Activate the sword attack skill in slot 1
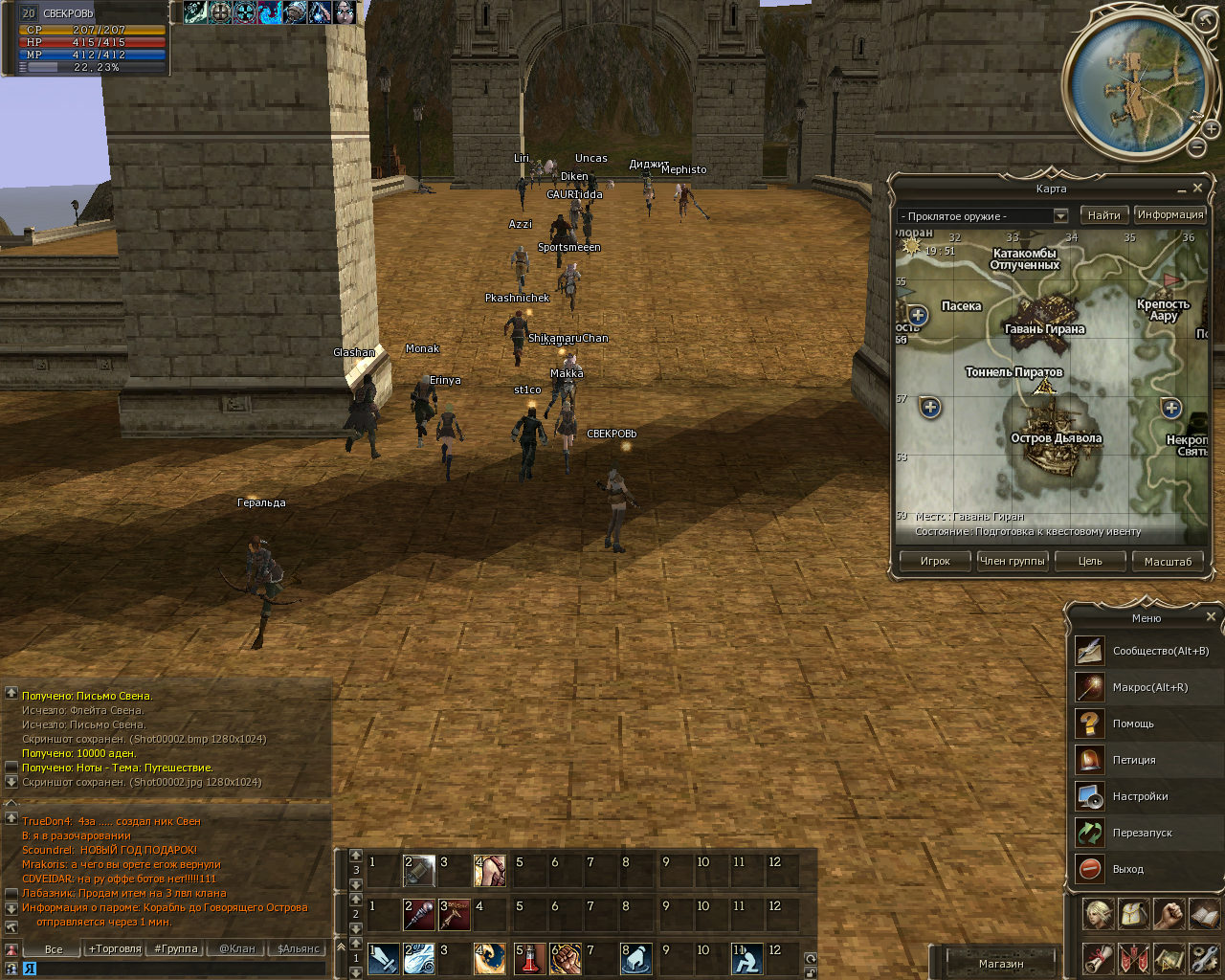1225x980 pixels. [384, 958]
